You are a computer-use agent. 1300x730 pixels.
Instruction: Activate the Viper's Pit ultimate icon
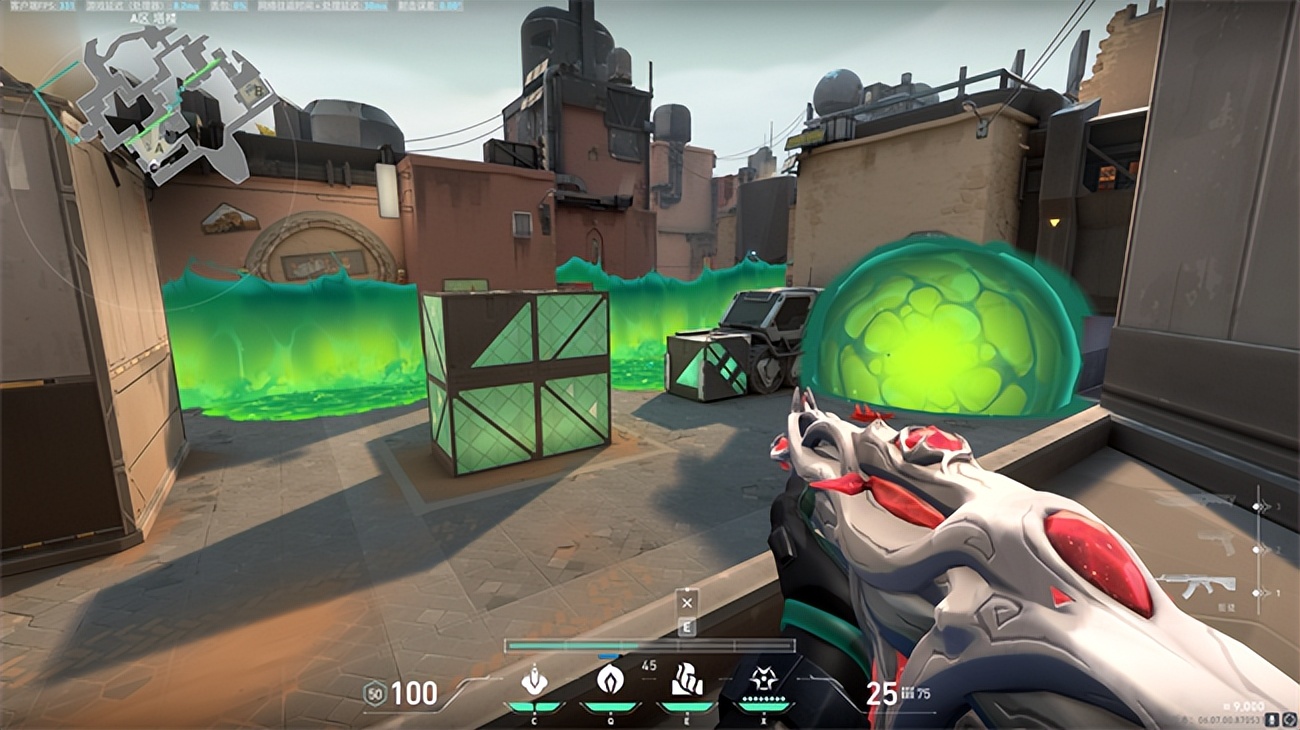point(764,682)
